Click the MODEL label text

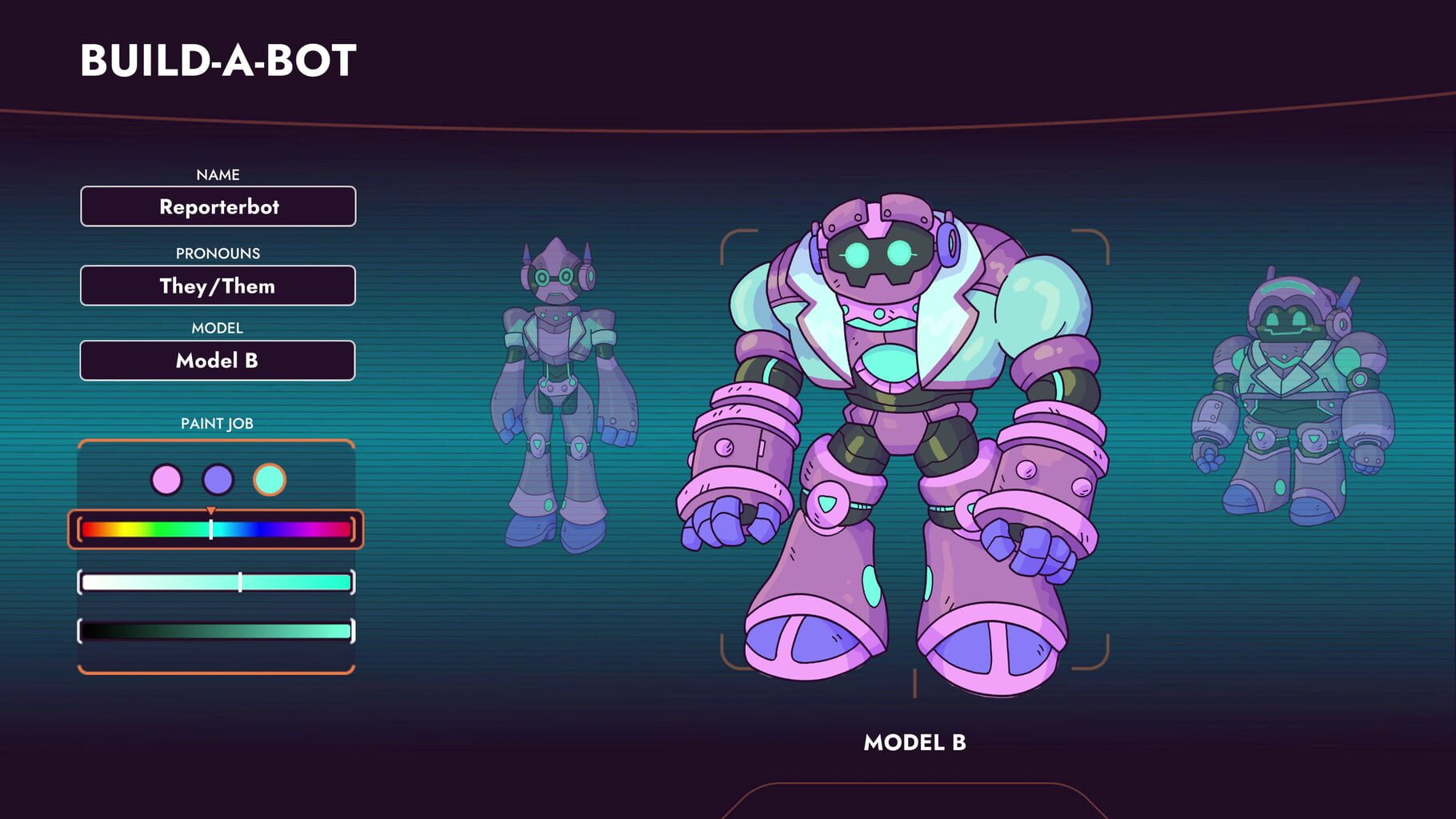click(x=217, y=328)
